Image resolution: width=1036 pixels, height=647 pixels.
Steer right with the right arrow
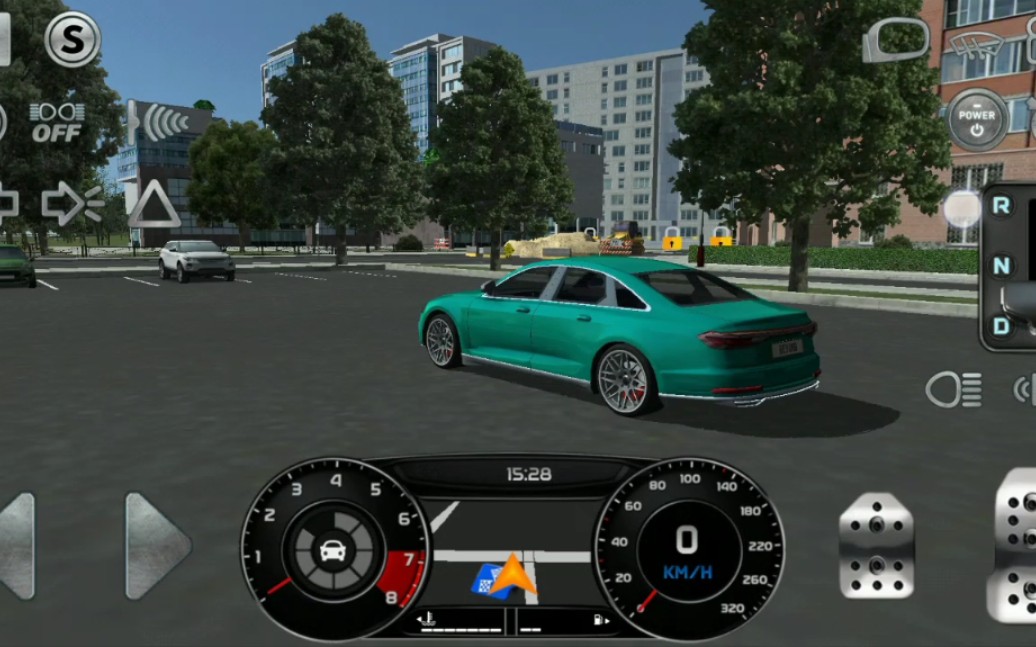(157, 546)
